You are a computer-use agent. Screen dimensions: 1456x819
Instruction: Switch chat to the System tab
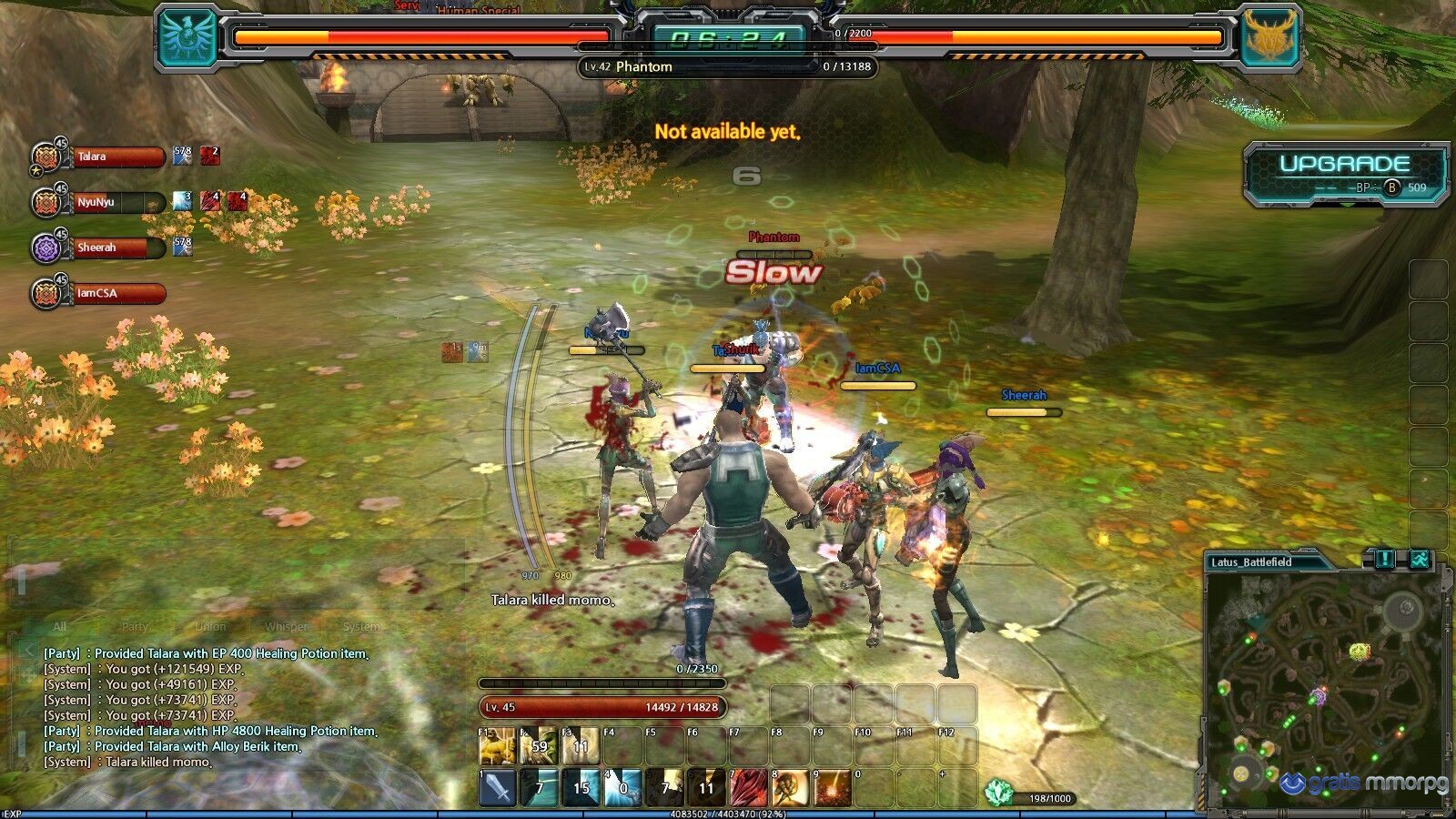click(x=361, y=626)
